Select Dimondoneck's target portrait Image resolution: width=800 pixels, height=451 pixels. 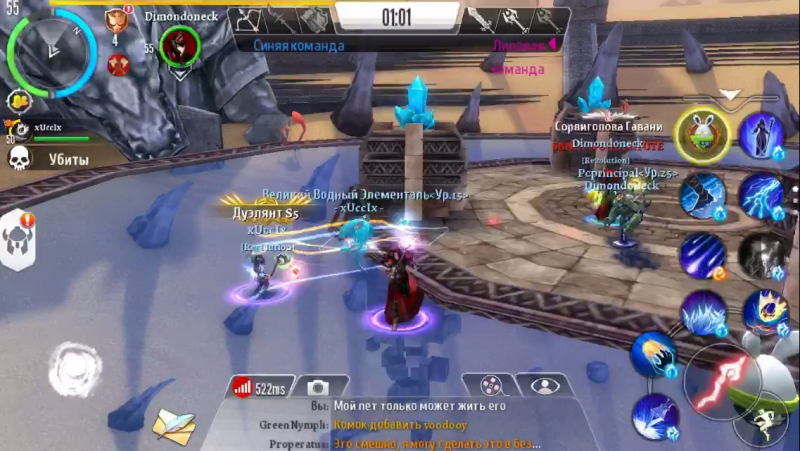(x=181, y=46)
